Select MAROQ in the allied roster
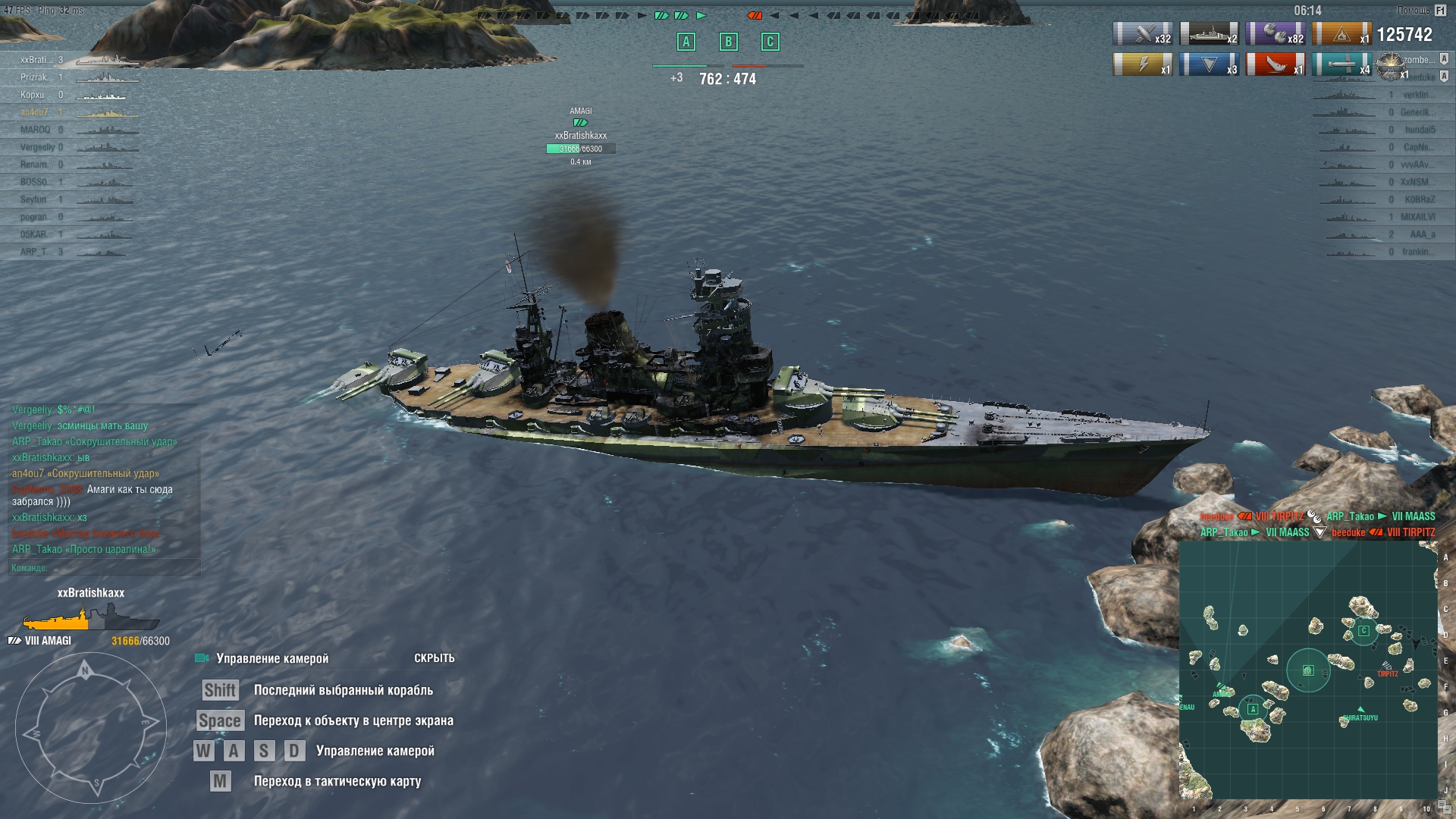This screenshot has width=1456, height=819. pos(35,130)
